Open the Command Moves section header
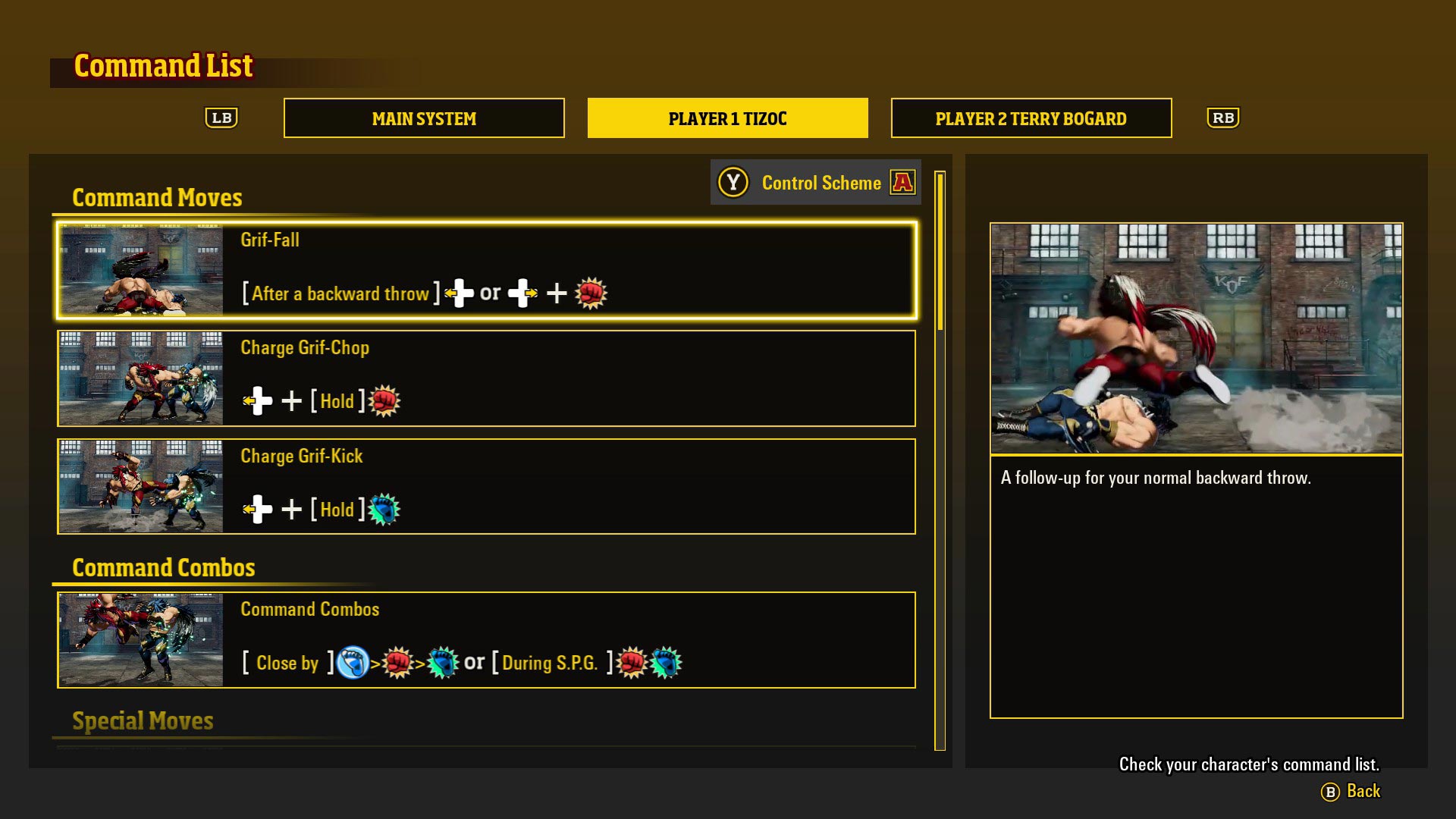1456x819 pixels. [x=157, y=197]
